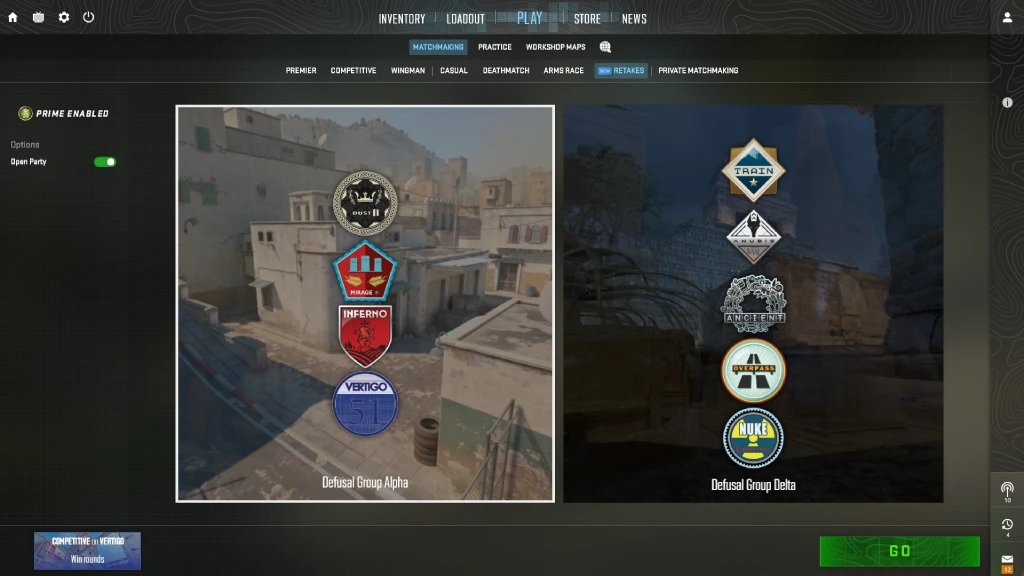Select the Arms Race mode

coord(563,71)
